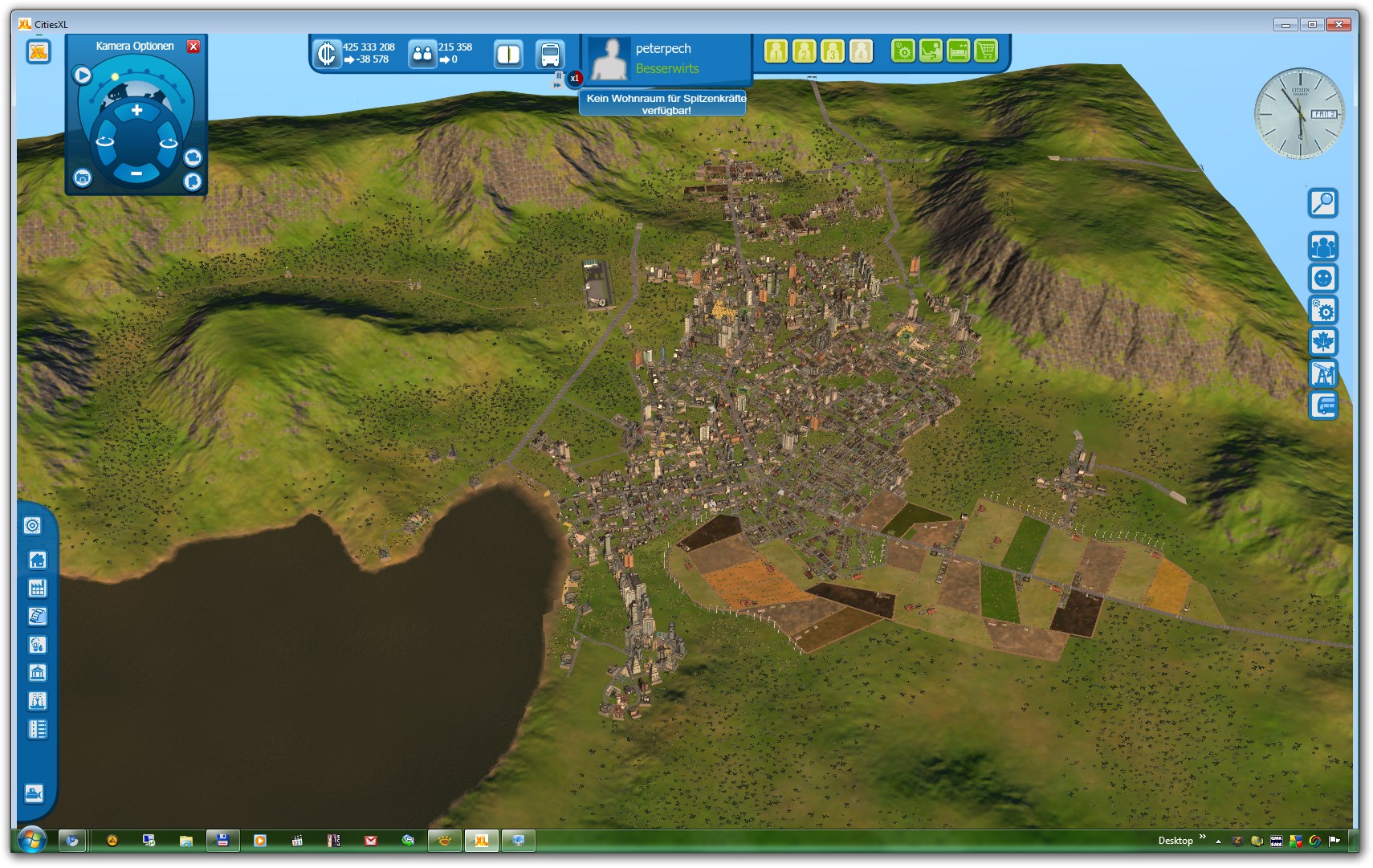Open the bus transport panel
The width and height of the screenshot is (1373, 868).
tap(550, 55)
